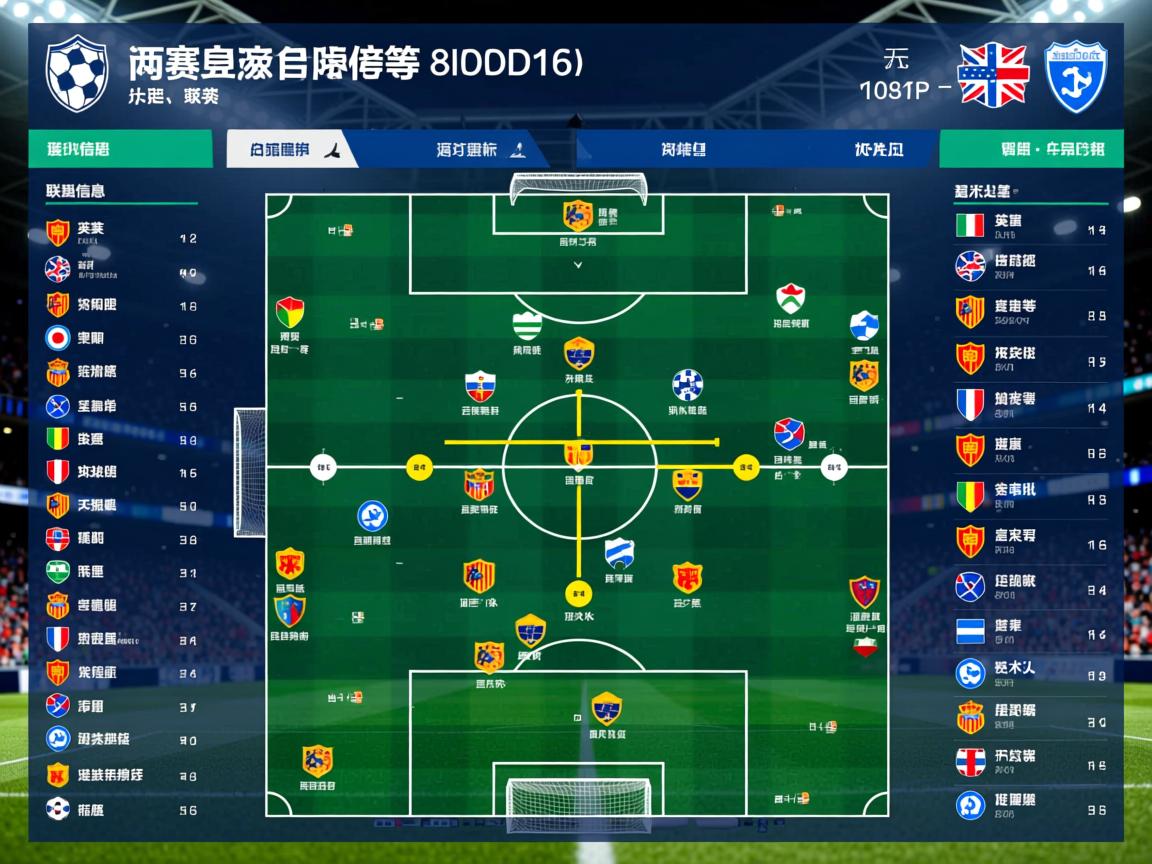The height and width of the screenshot is (864, 1152).
Task: Select the green-and-white striped badge on the pitch
Action: click(527, 326)
